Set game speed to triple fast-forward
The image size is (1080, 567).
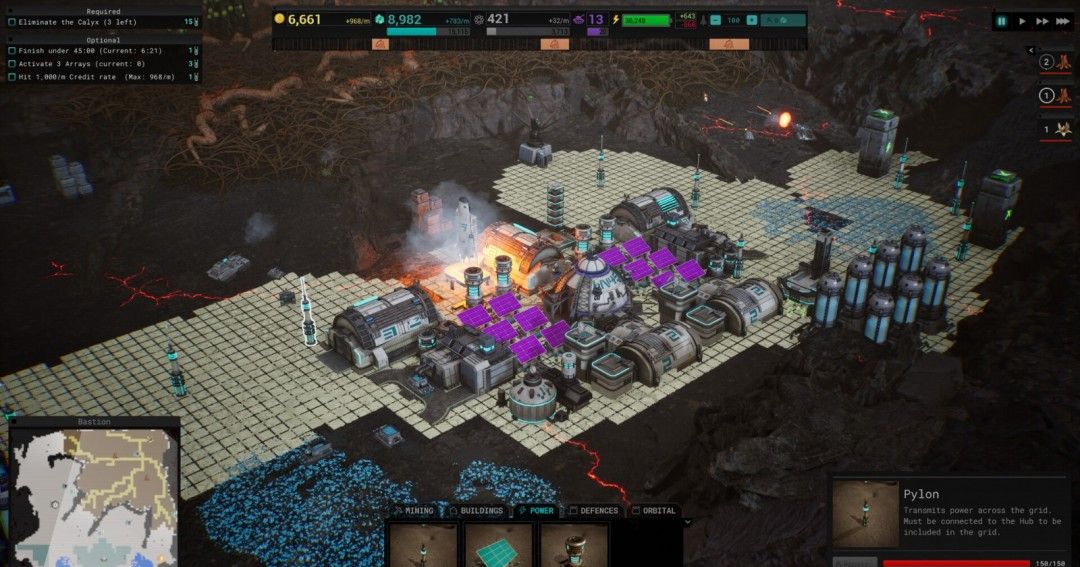tap(1064, 20)
